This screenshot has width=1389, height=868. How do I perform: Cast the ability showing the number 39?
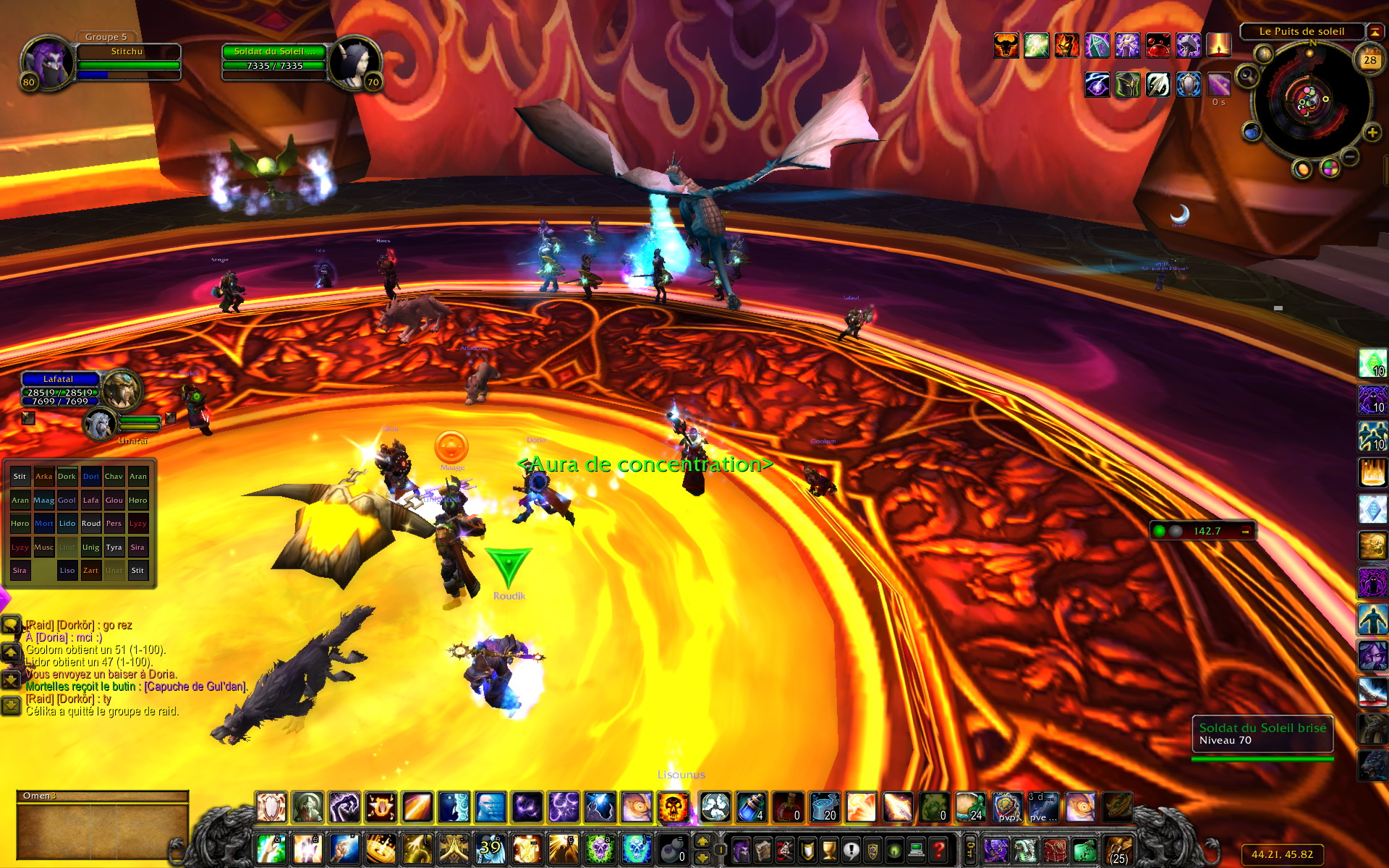tap(490, 848)
